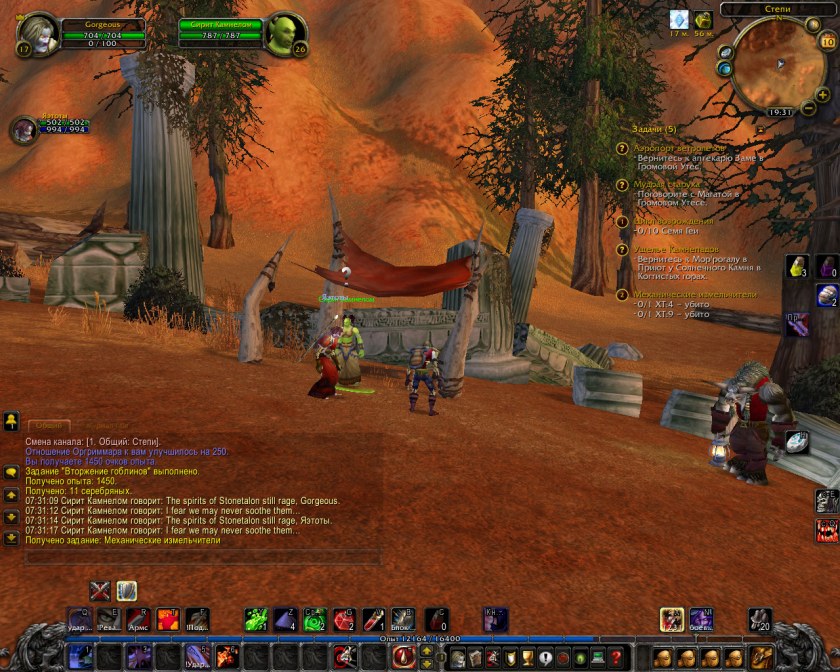Activate the green swirl ability on action bar

click(255, 619)
